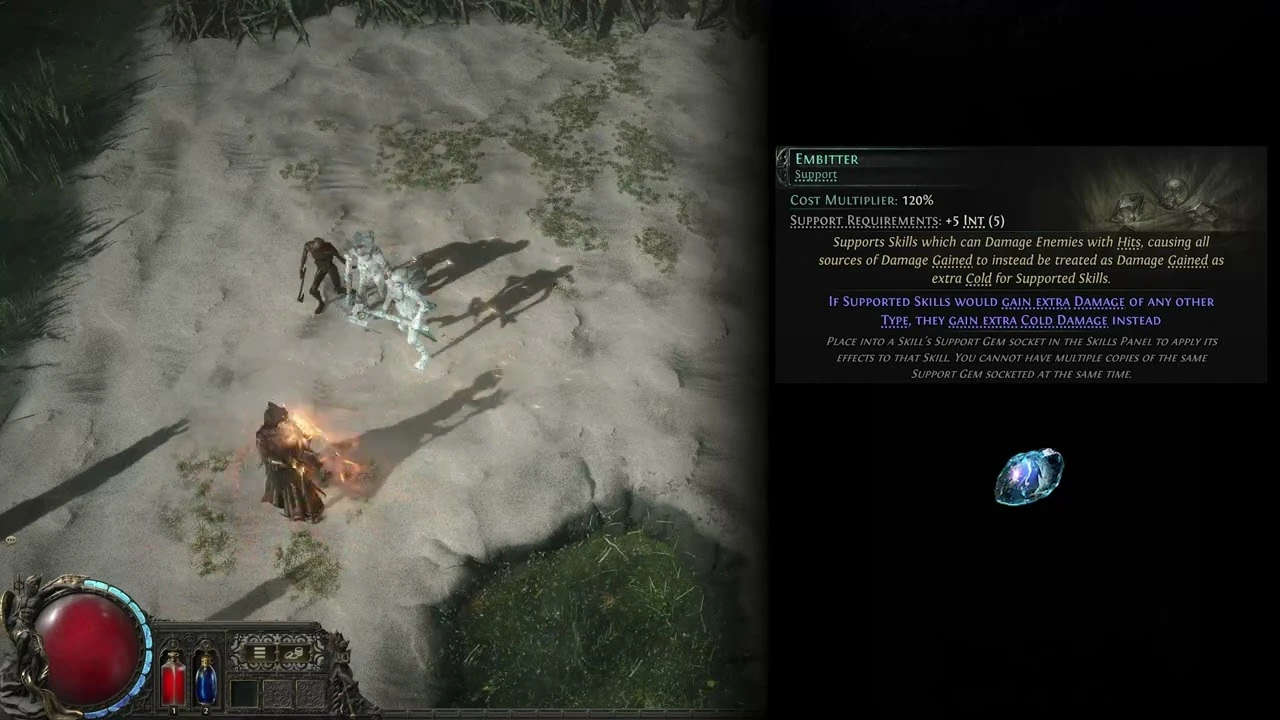This screenshot has width=1280, height=720.
Task: Expand the underlined Hits keyword
Action: tap(1126, 243)
